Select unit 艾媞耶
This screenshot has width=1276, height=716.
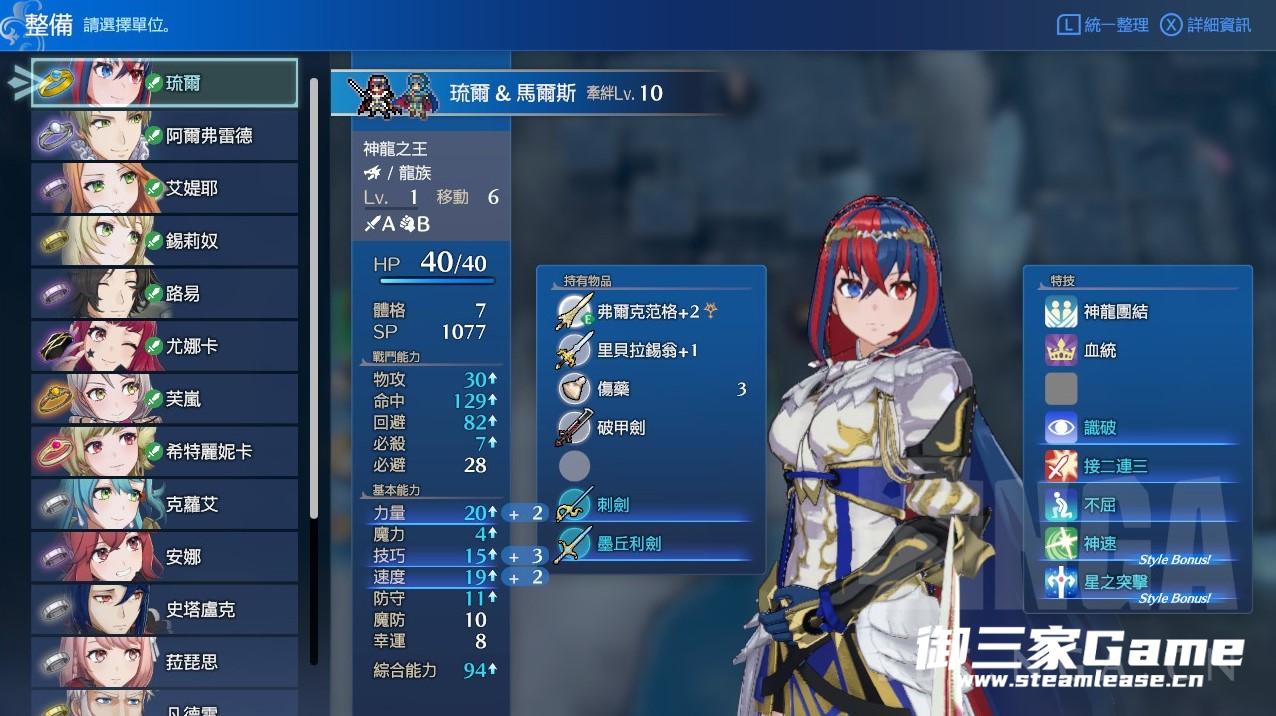pos(165,188)
